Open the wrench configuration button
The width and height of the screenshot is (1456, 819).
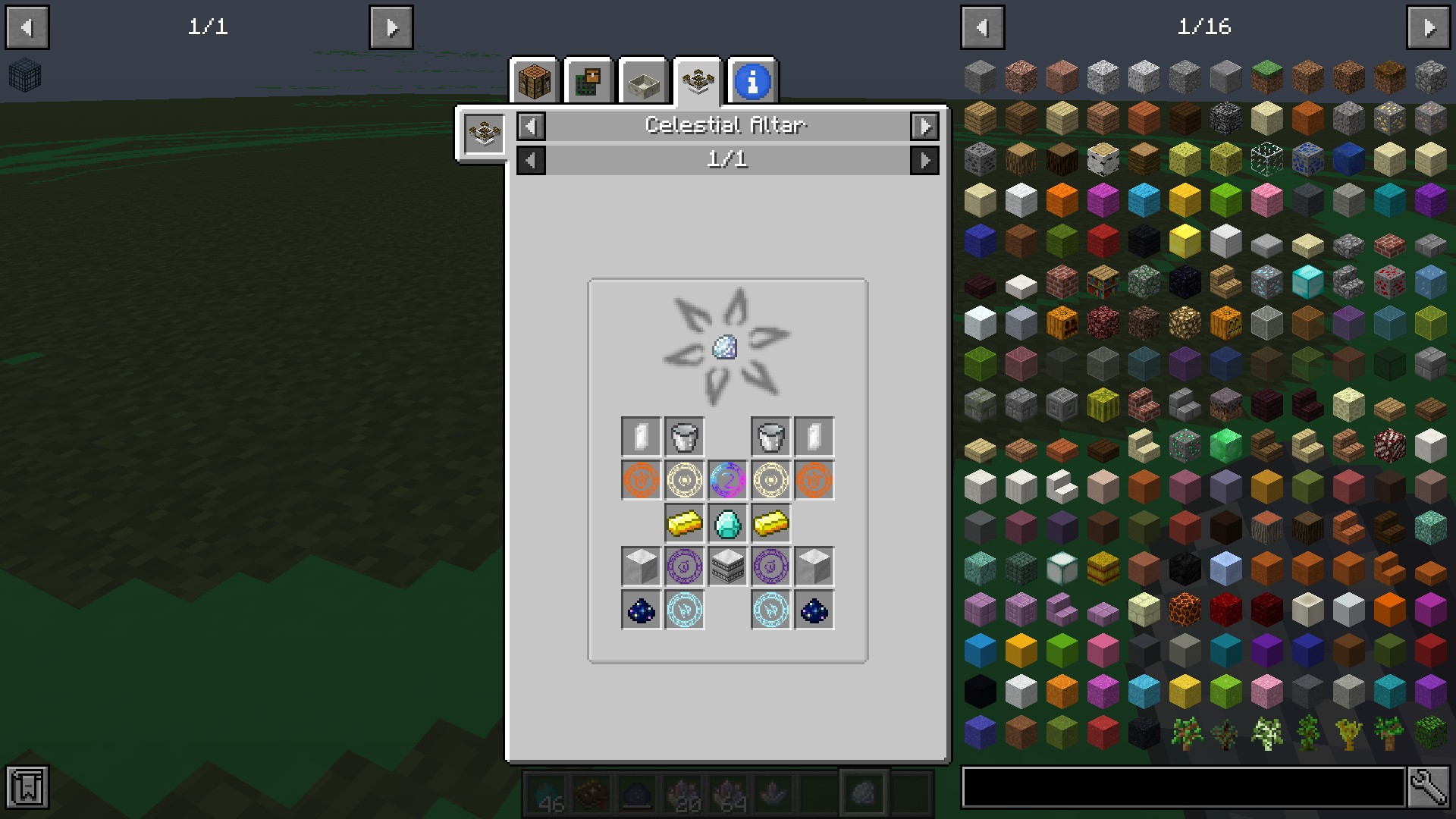[1429, 787]
